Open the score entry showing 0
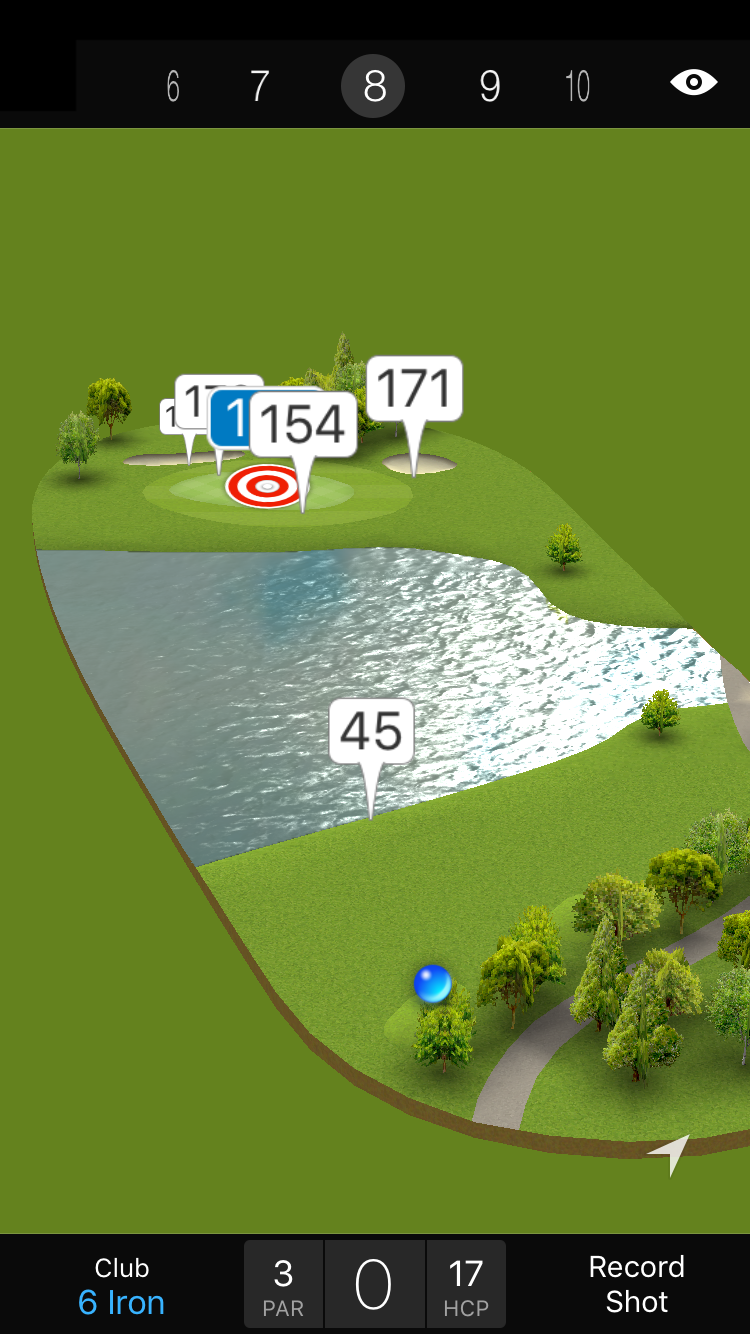Viewport: 750px width, 1334px height. (374, 1284)
